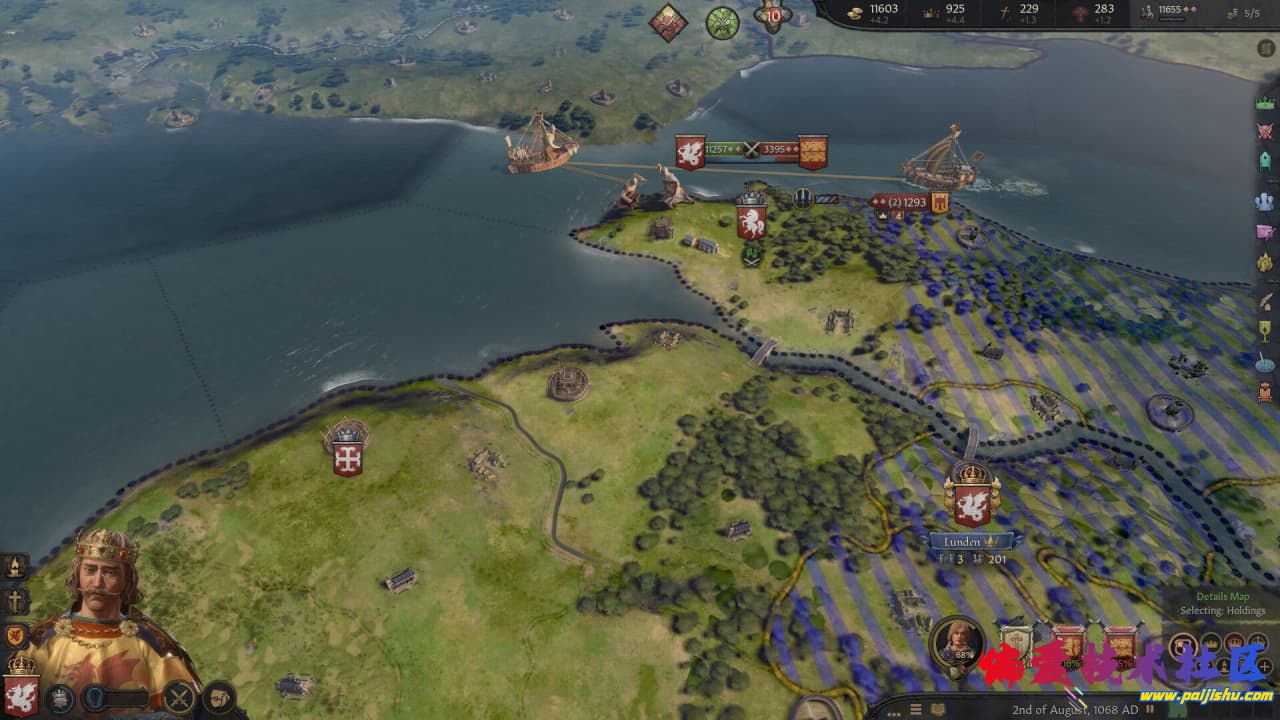The height and width of the screenshot is (720, 1280).
Task: Open the crossed swords military button
Action: coord(179,696)
